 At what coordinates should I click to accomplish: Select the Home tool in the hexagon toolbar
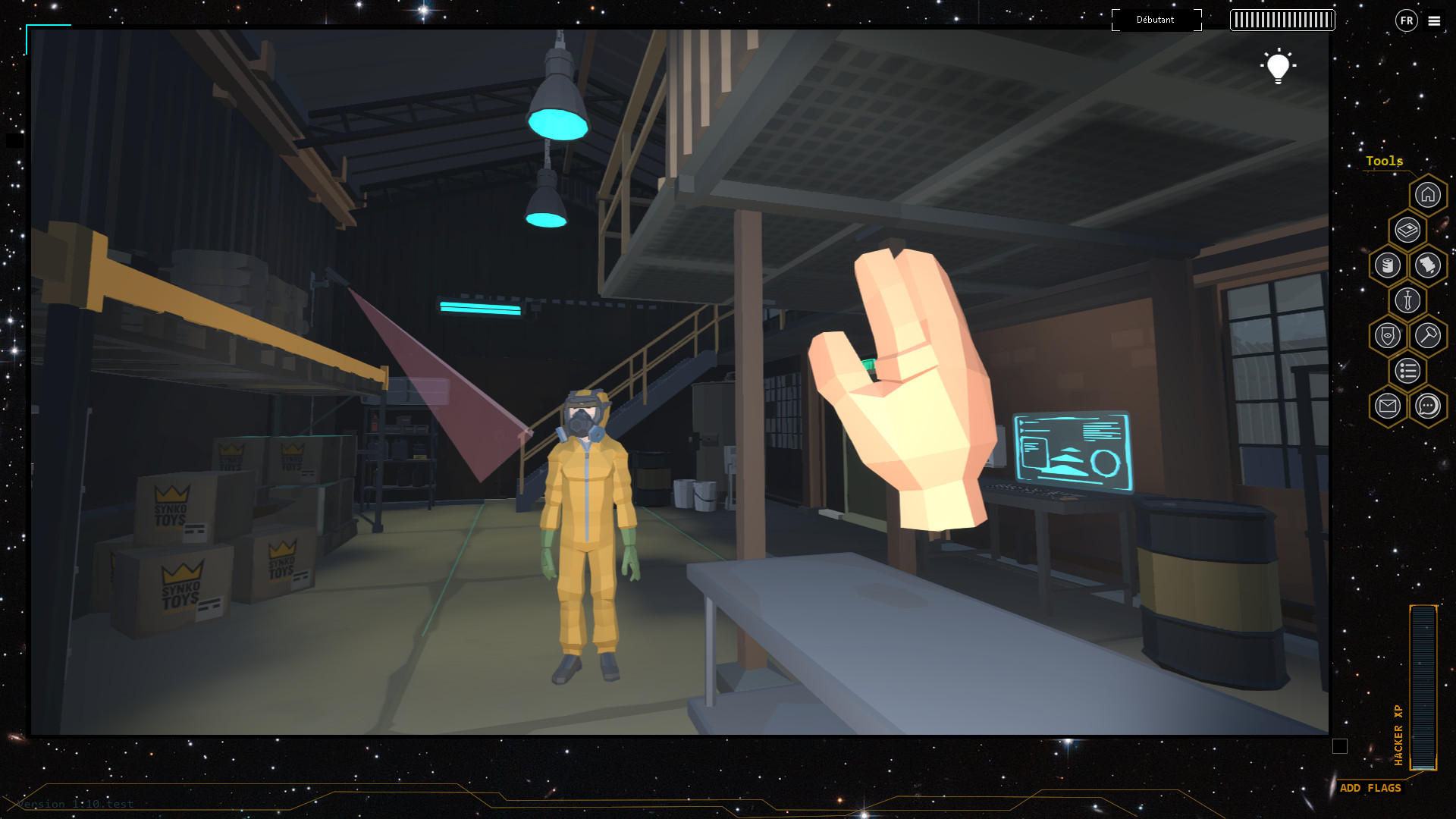pyautogui.click(x=1428, y=195)
